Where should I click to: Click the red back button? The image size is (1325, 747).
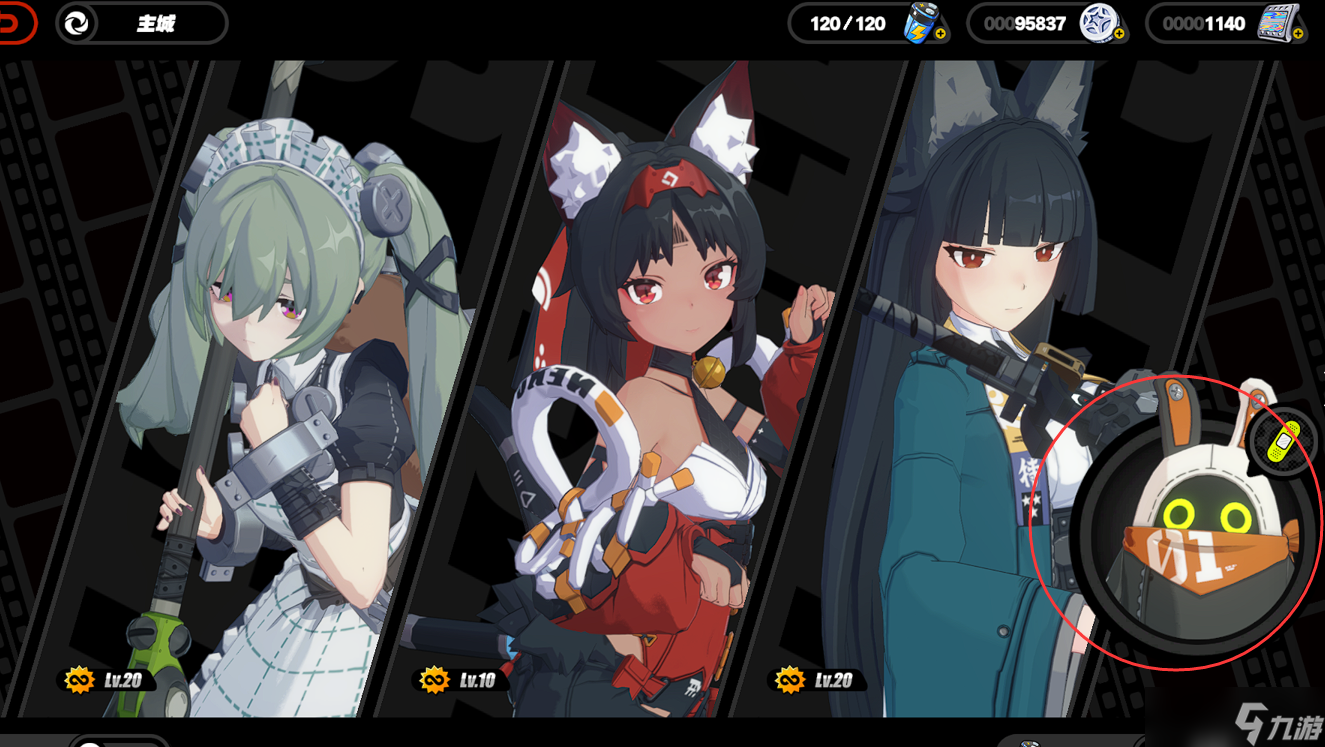(16, 23)
